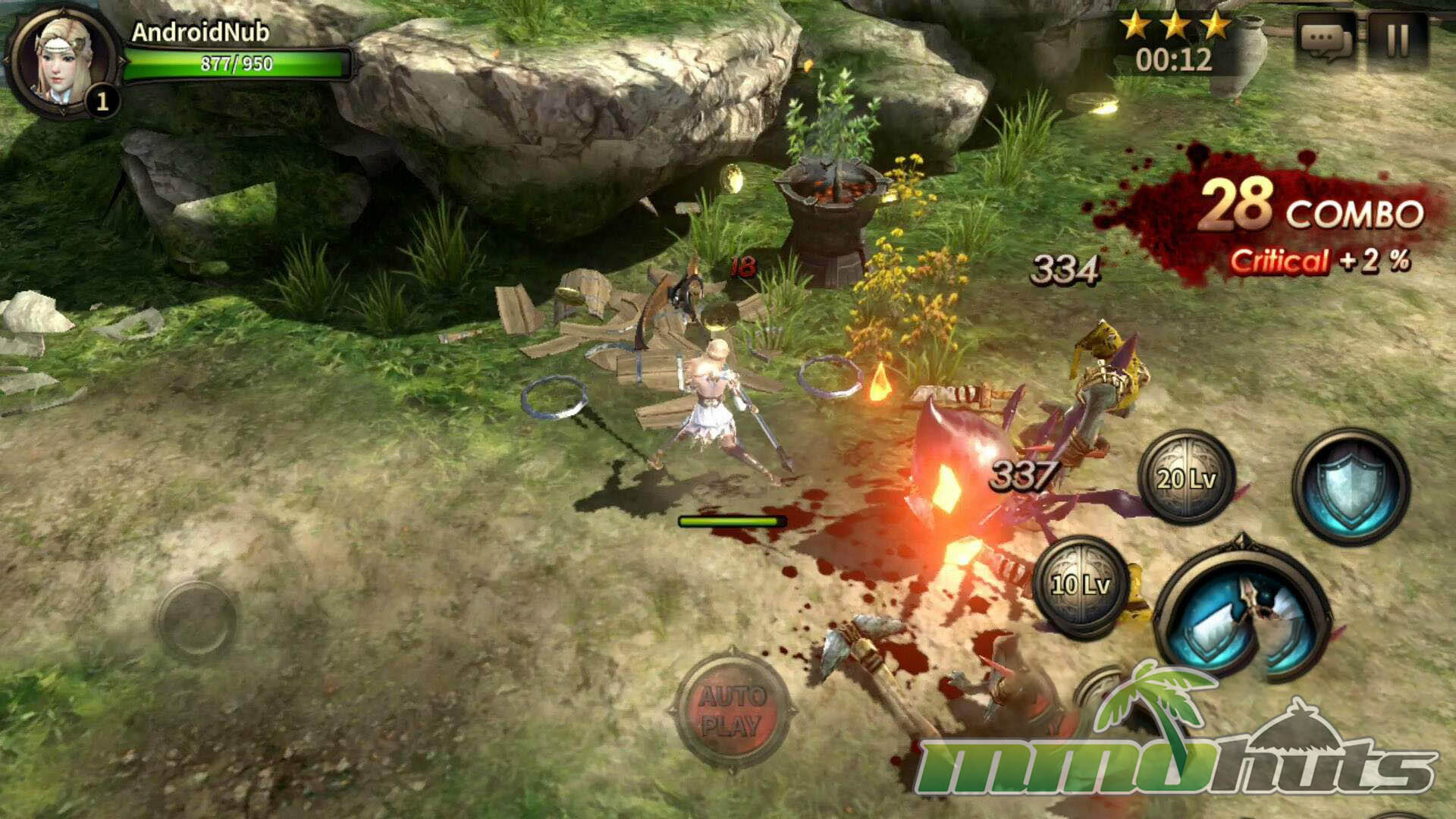
Task: Touch the virtual movement joystick
Action: pyautogui.click(x=197, y=620)
